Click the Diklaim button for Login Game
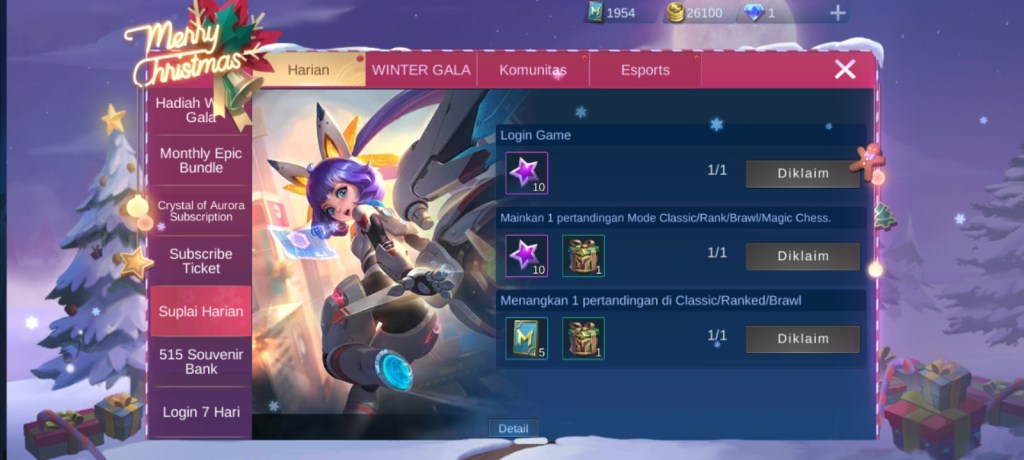Viewport: 1024px width, 460px height. coord(802,173)
